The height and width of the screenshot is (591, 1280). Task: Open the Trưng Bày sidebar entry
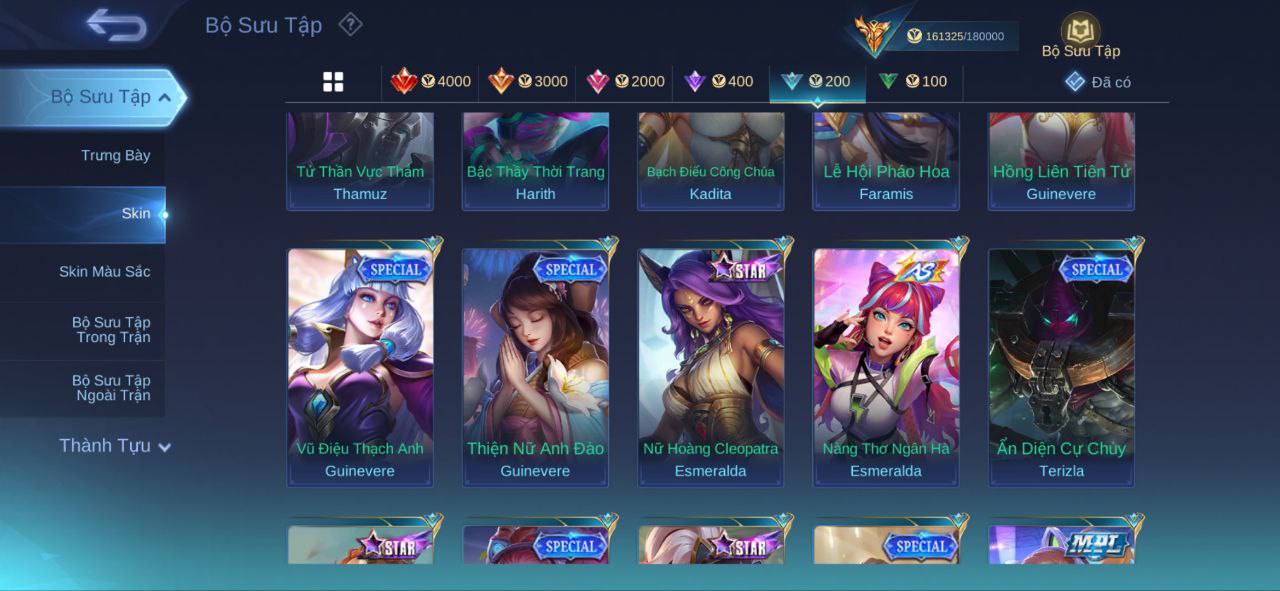115,155
